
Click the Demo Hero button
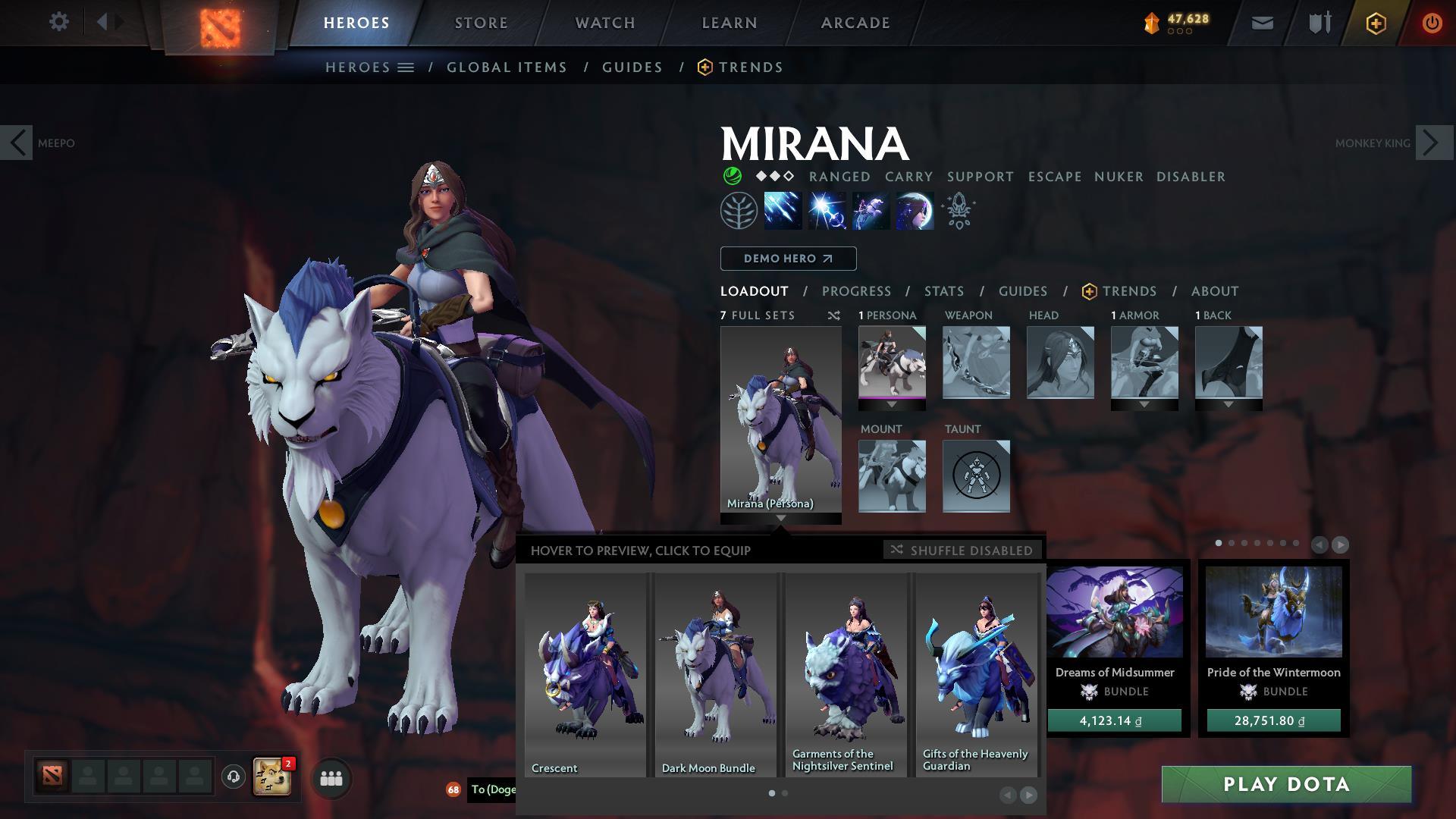point(788,258)
